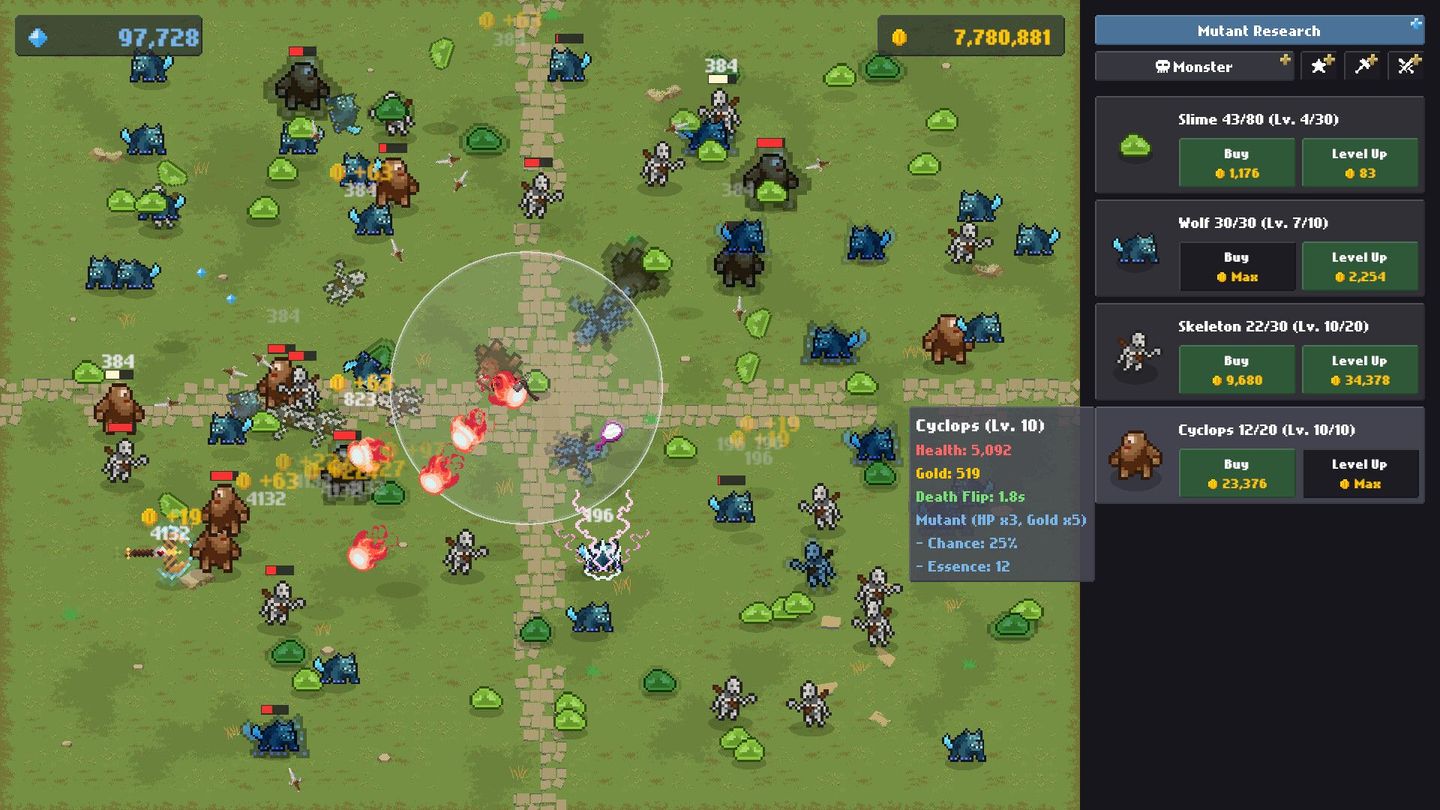Select the crossed swords upgrade icon
1440x810 pixels.
(x=1409, y=66)
